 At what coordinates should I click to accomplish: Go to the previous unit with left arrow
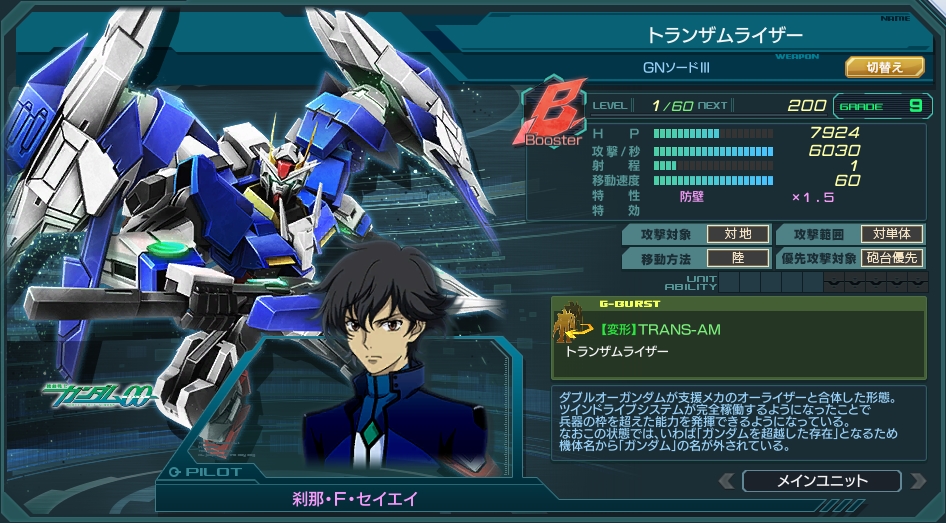tap(727, 481)
